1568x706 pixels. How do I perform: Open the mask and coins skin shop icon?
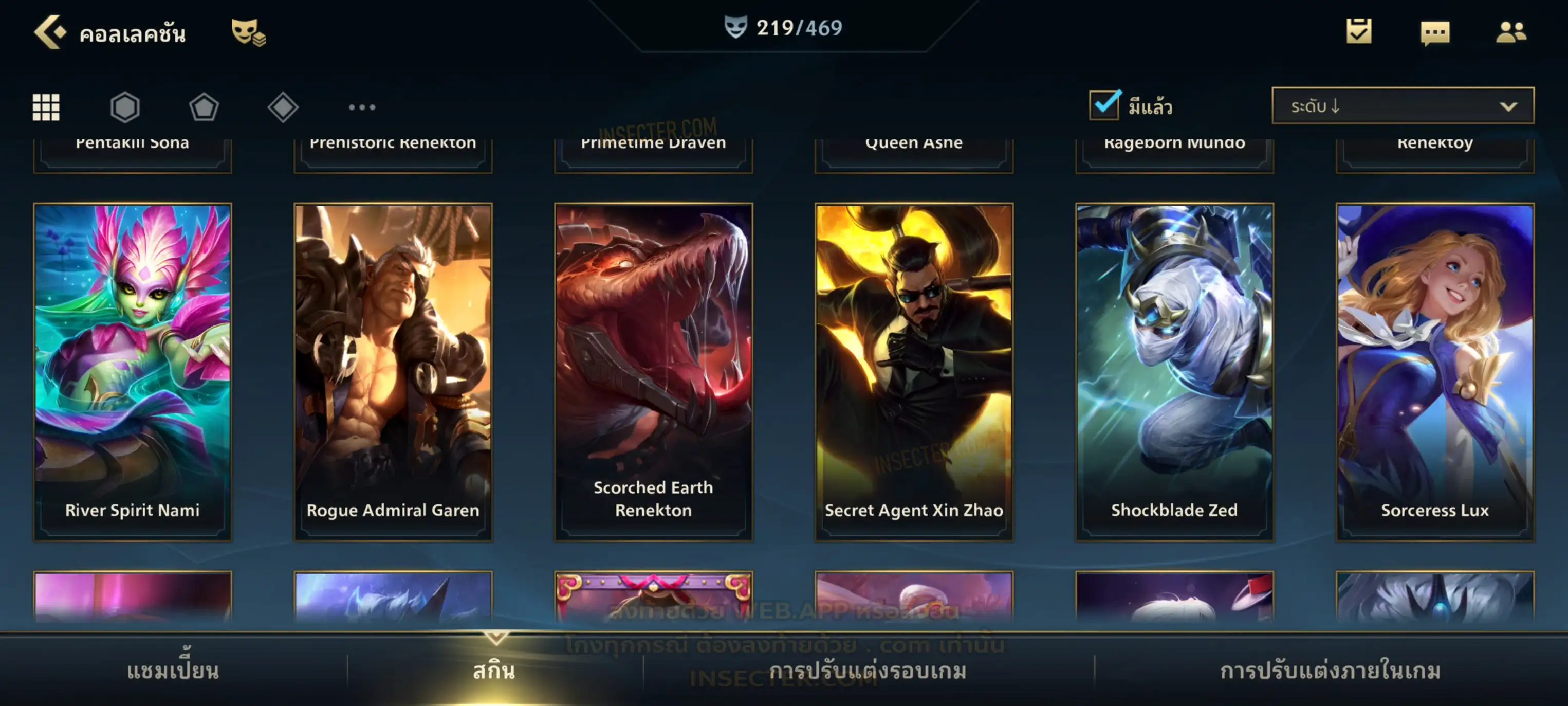tap(248, 32)
